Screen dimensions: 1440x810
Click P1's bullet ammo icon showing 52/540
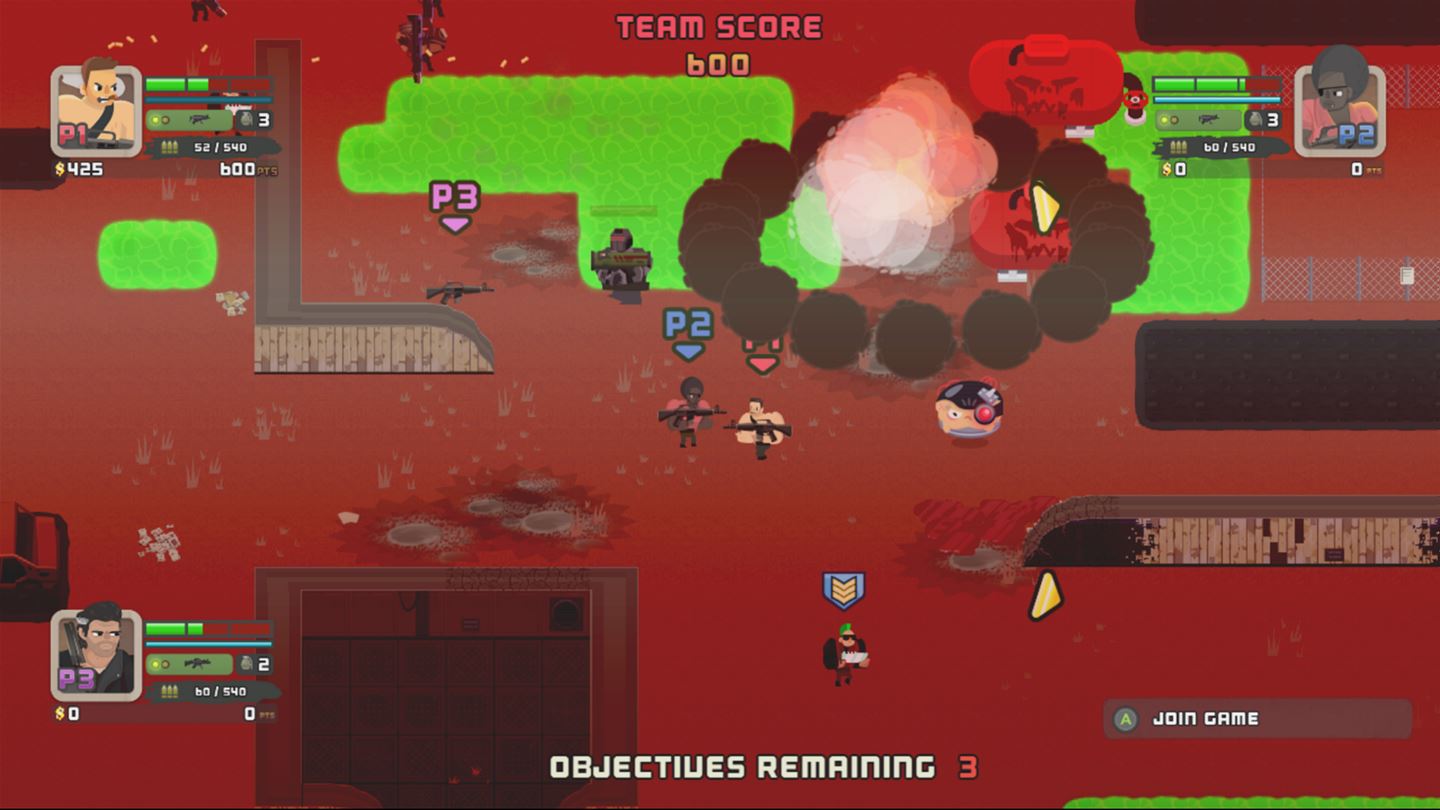pyautogui.click(x=170, y=146)
